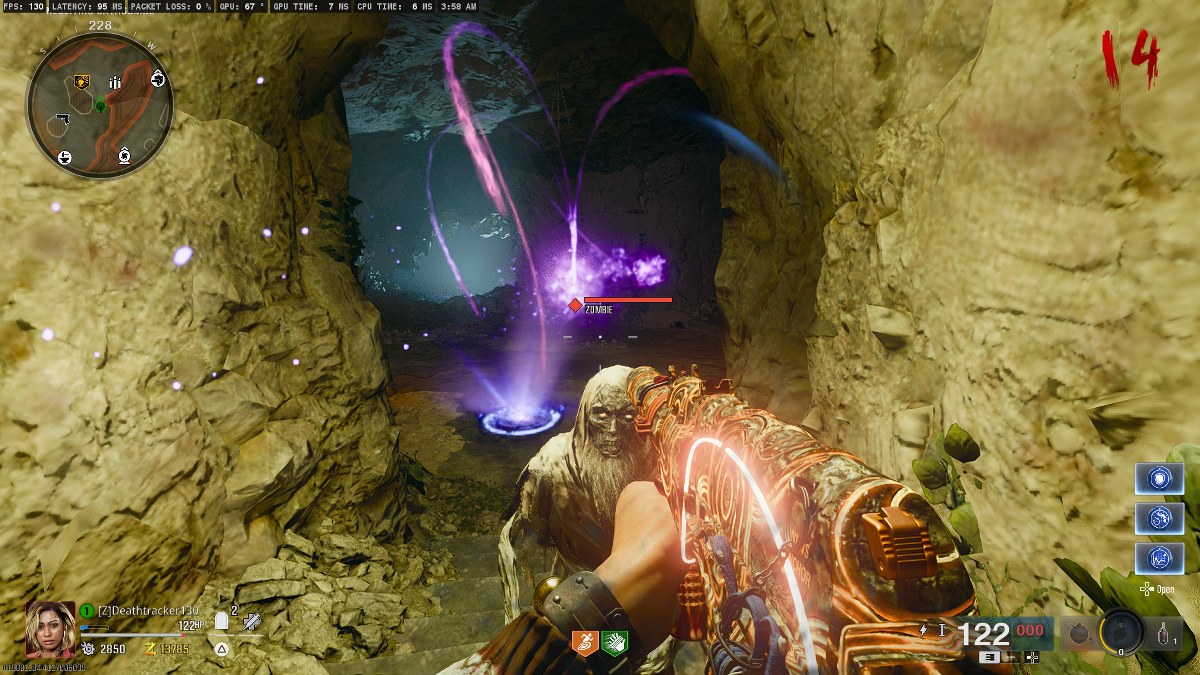The image size is (1200, 675).
Task: Open the middle swirl augment tile
Action: 1159,519
